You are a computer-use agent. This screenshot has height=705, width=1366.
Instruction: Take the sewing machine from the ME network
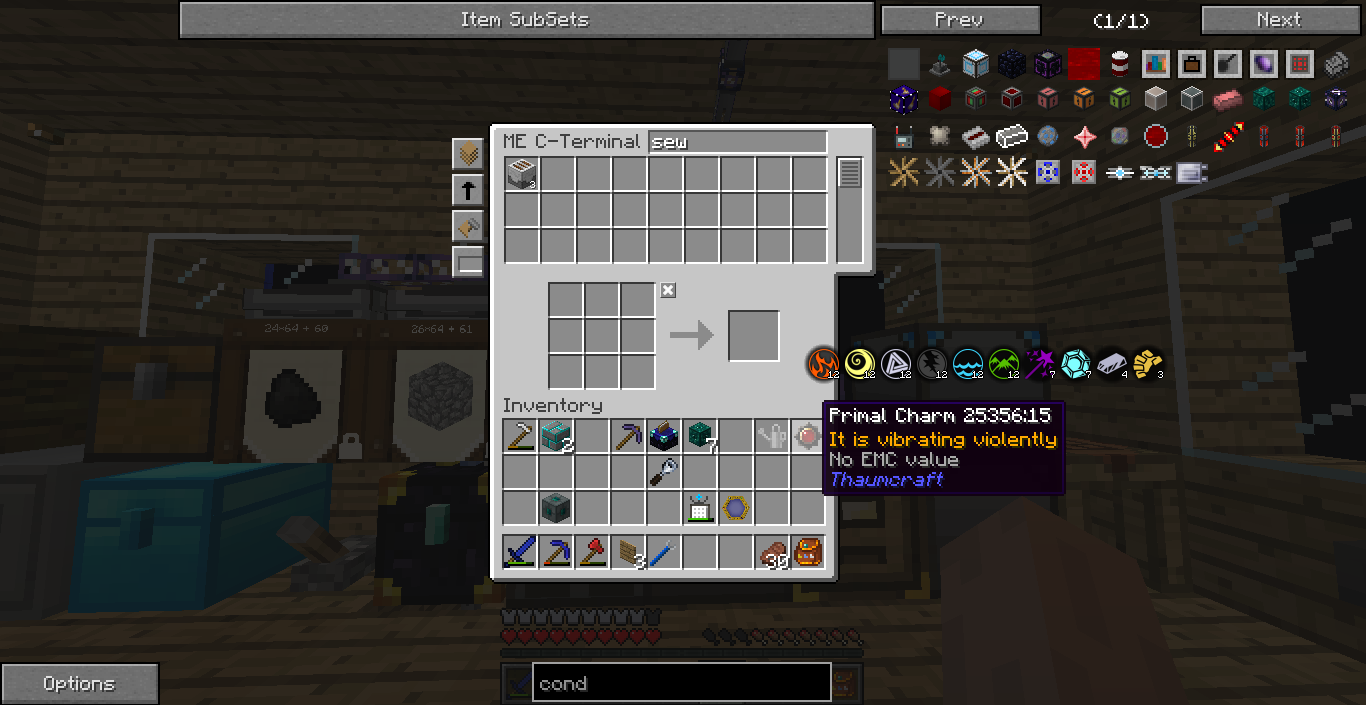(x=521, y=174)
